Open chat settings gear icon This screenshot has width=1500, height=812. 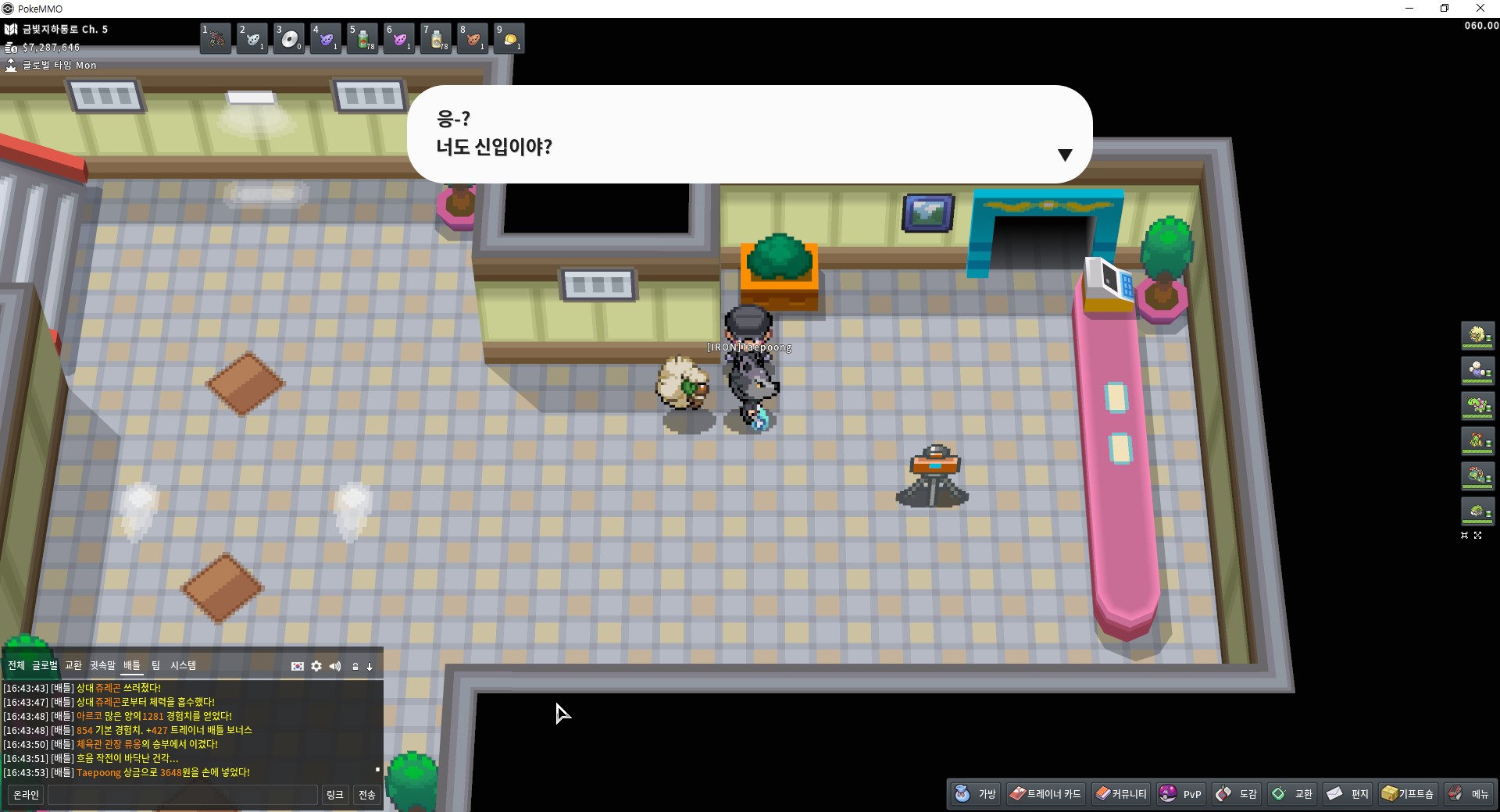pyautogui.click(x=316, y=666)
